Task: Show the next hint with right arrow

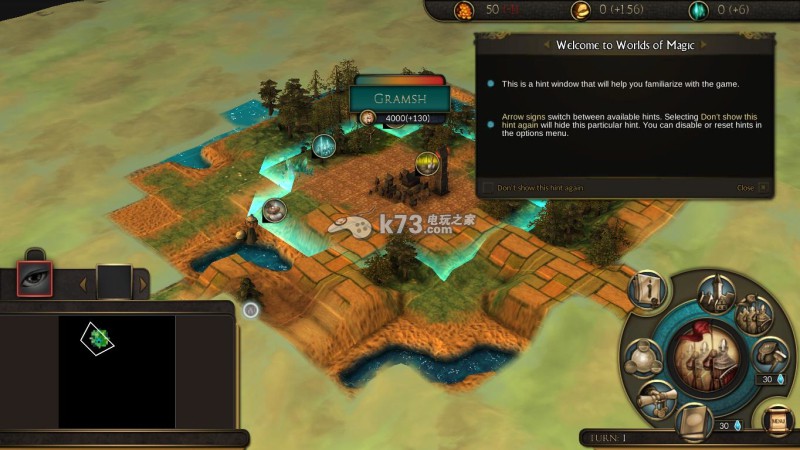Action: coord(714,45)
